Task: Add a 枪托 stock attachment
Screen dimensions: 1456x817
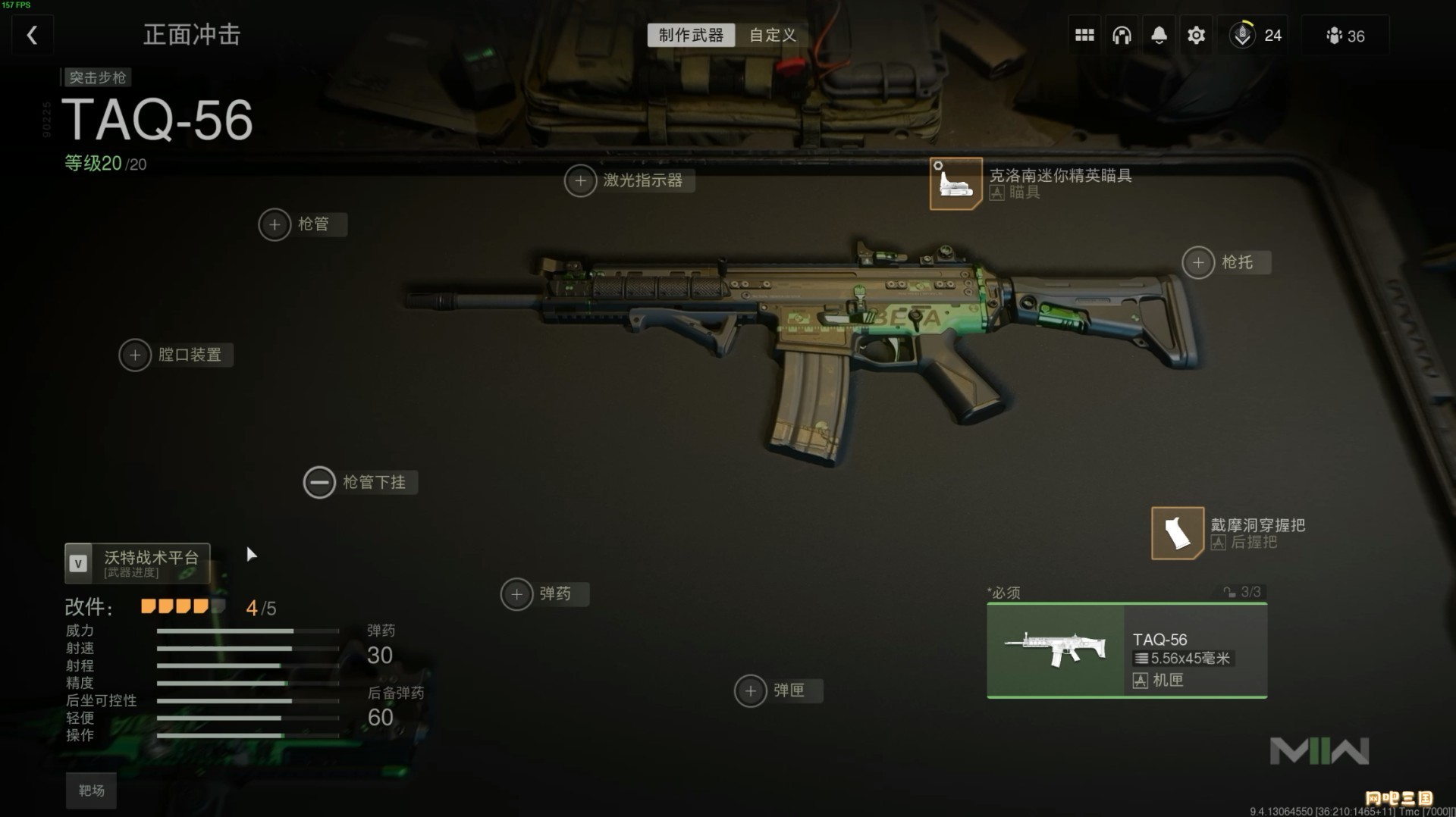Action: (1198, 263)
